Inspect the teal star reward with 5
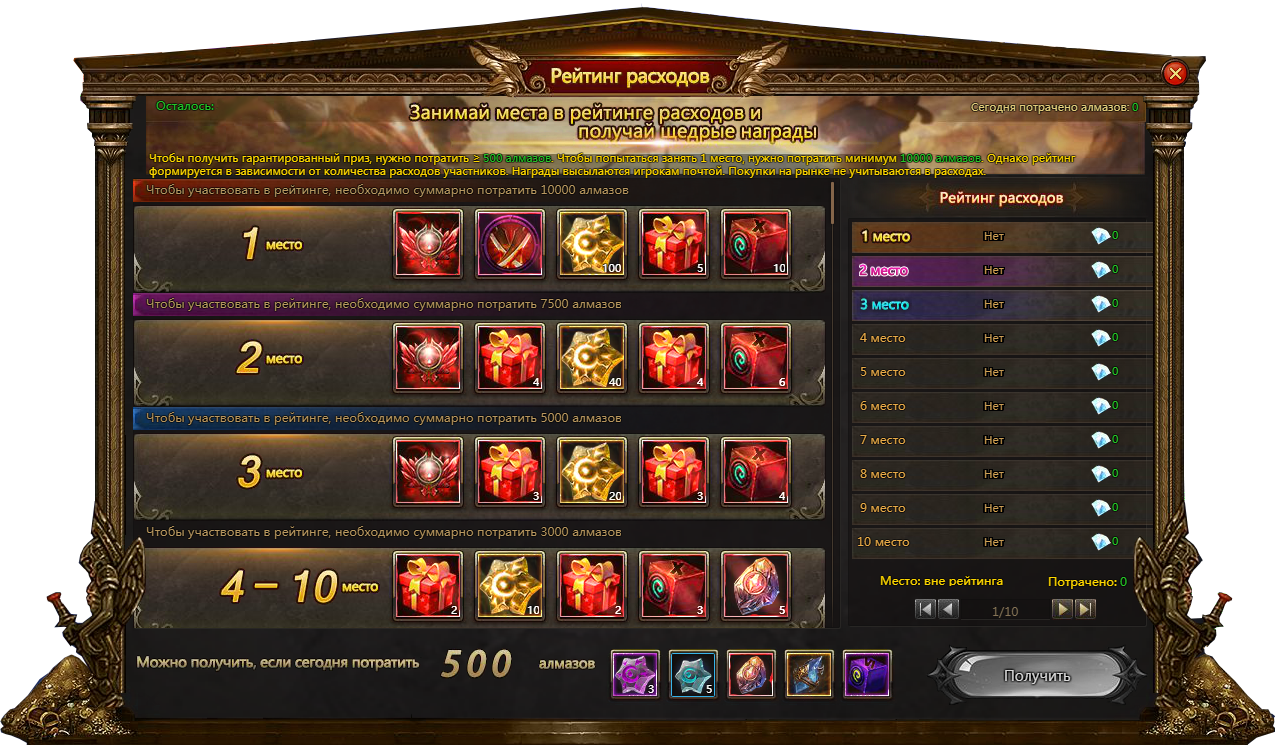The image size is (1275, 745). tap(693, 674)
